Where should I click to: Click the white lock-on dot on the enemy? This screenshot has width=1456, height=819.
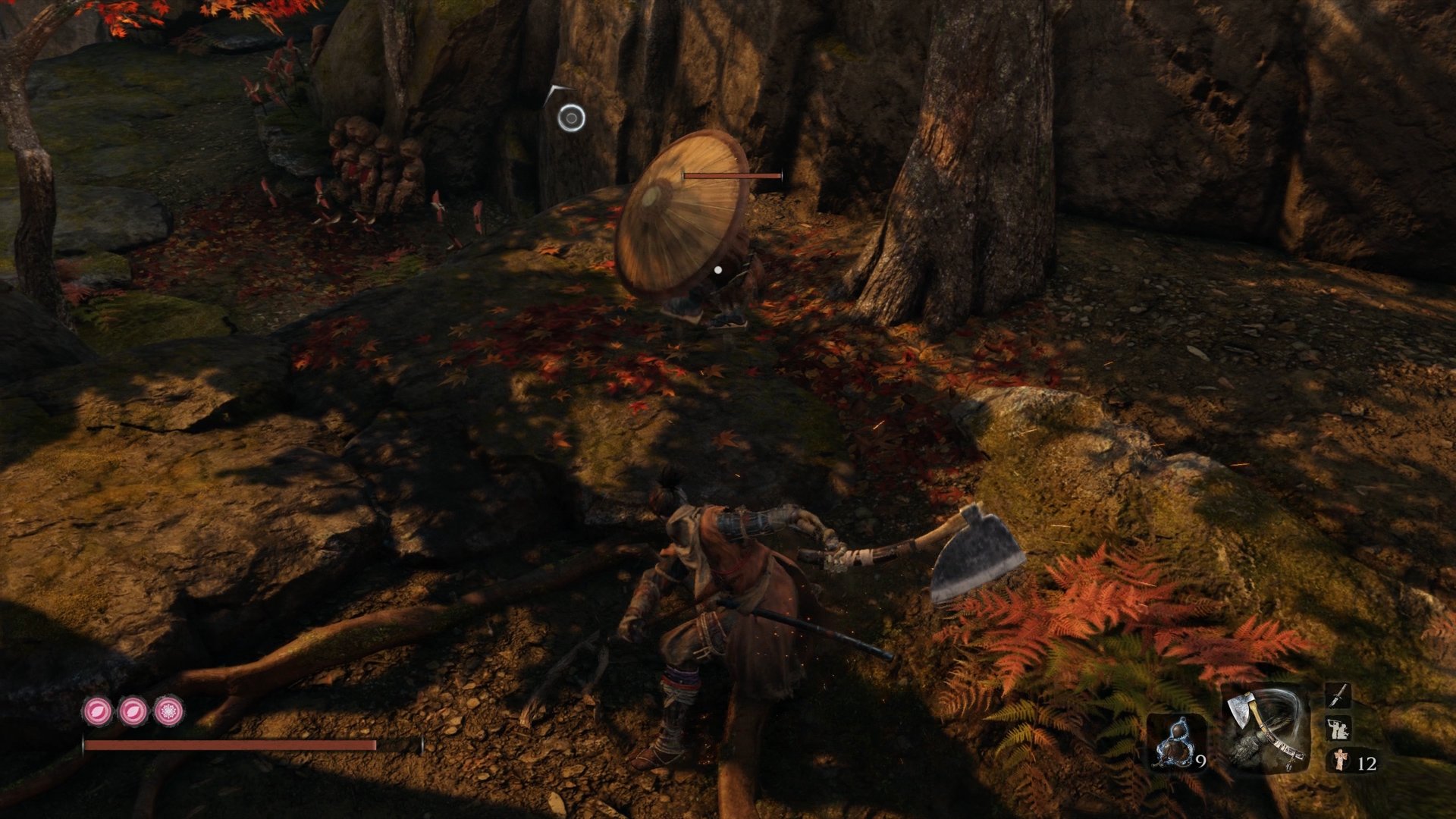click(x=717, y=269)
